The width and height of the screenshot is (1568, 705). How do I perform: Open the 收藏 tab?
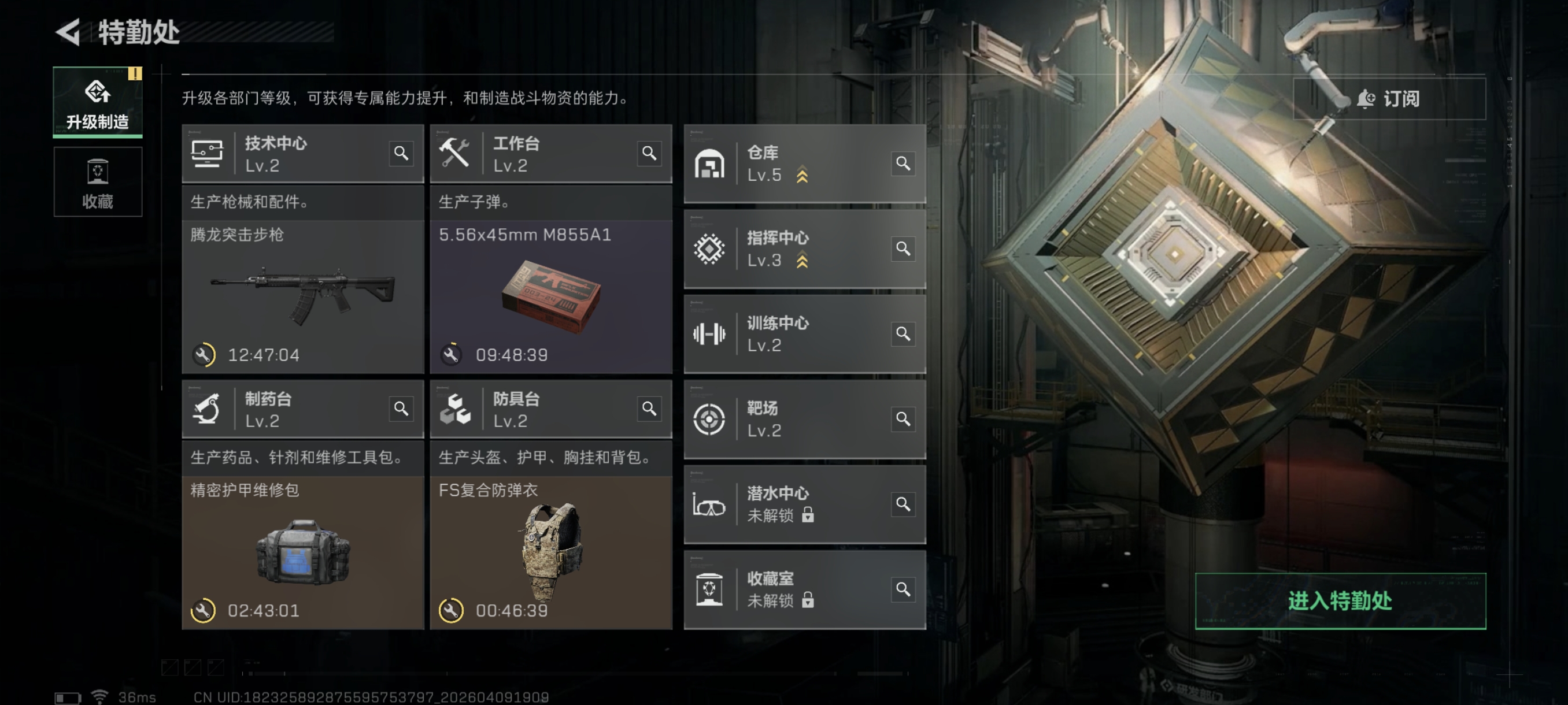coord(97,182)
